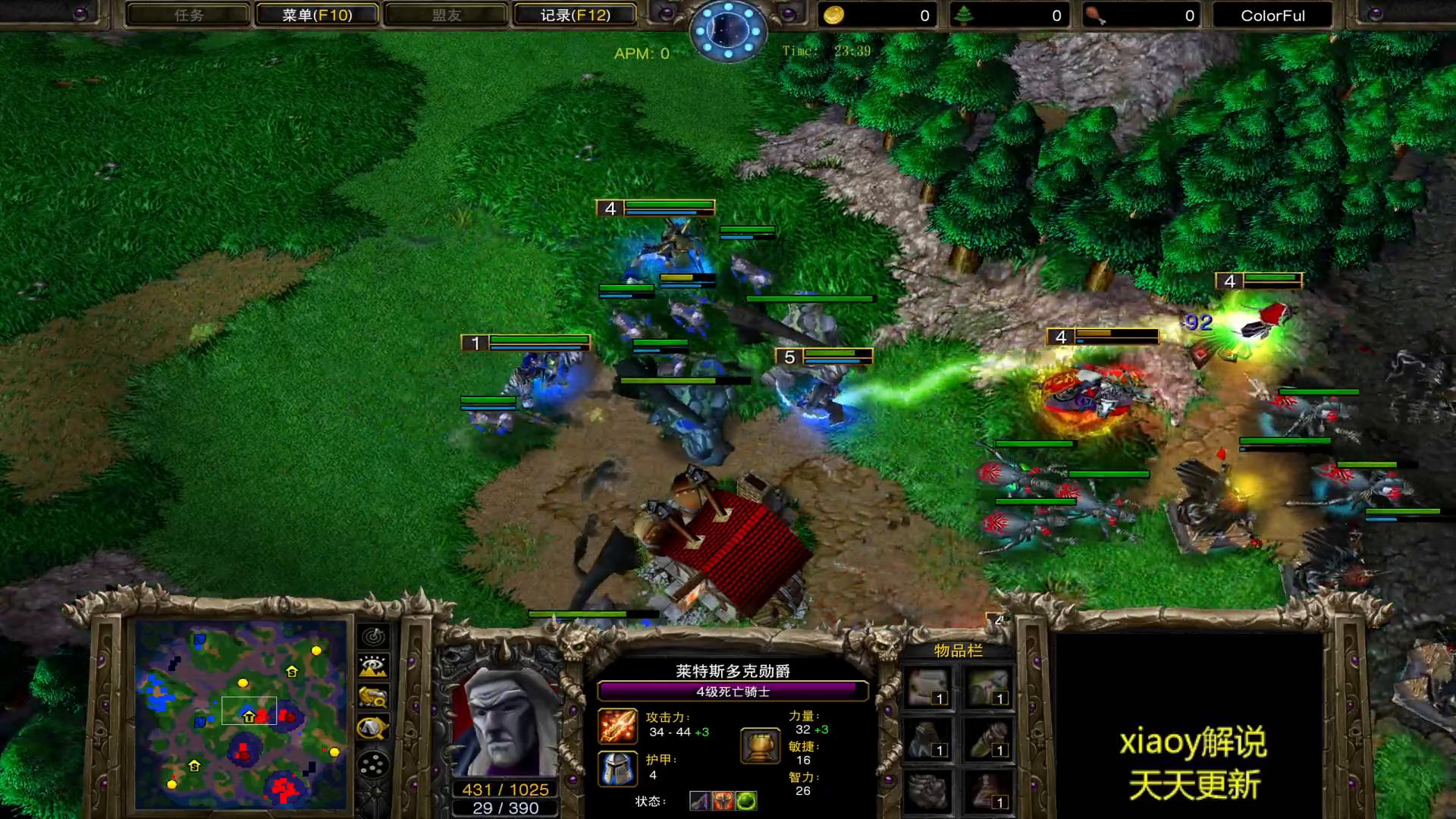Viewport: 1456px width, 819px height.
Task: Click the day-night clock at top center
Action: (x=728, y=30)
